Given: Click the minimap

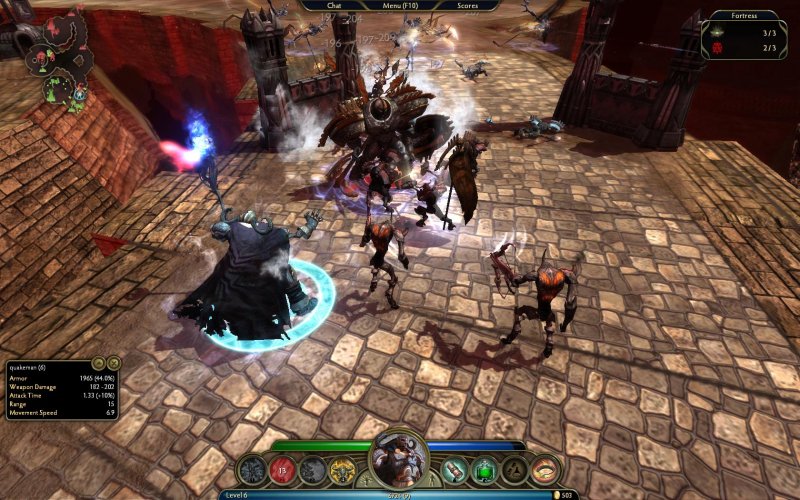Looking at the screenshot, I should (x=48, y=58).
